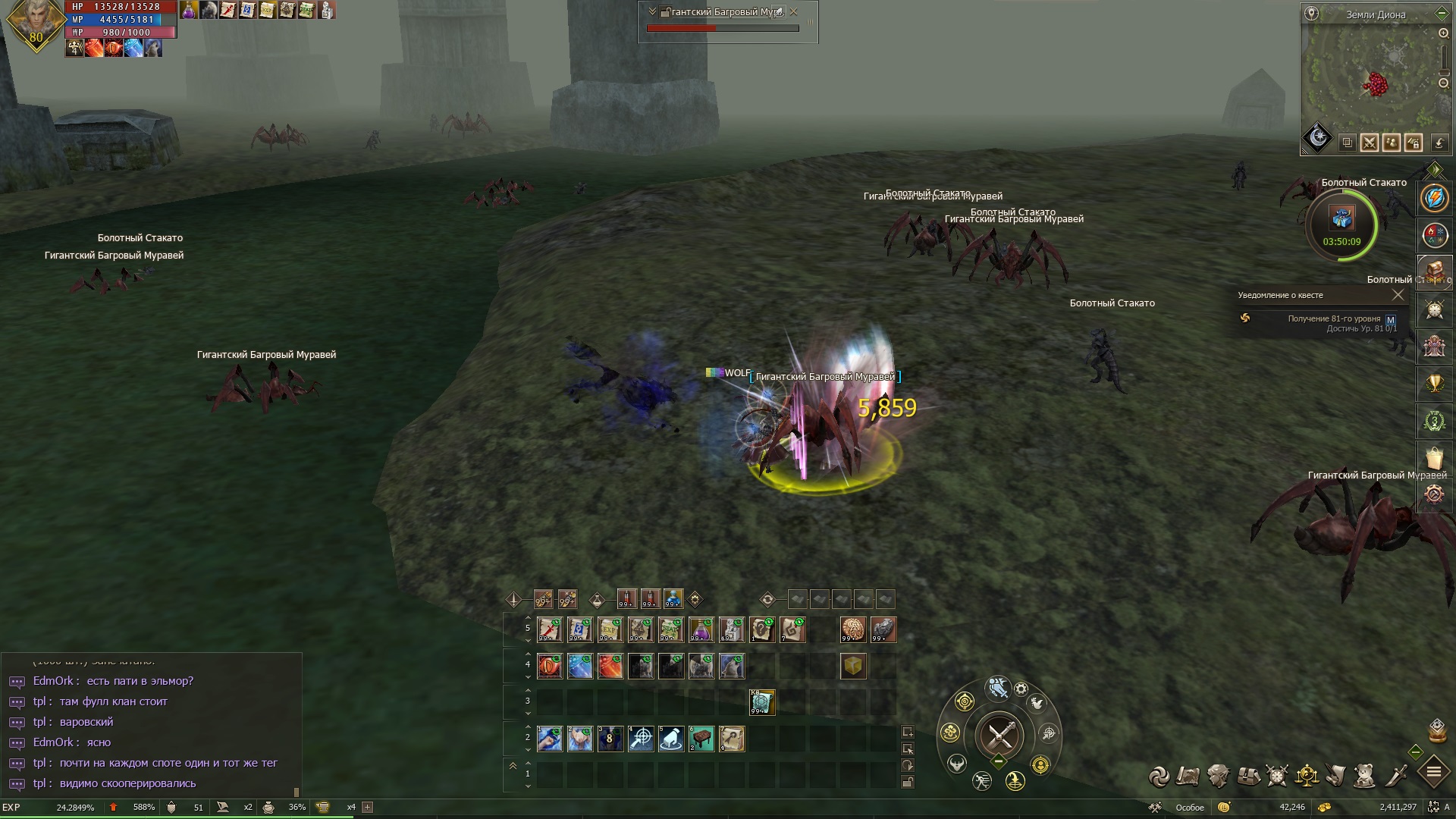Open the gift box timer reward
This screenshot has height=819, width=1456.
[1341, 219]
